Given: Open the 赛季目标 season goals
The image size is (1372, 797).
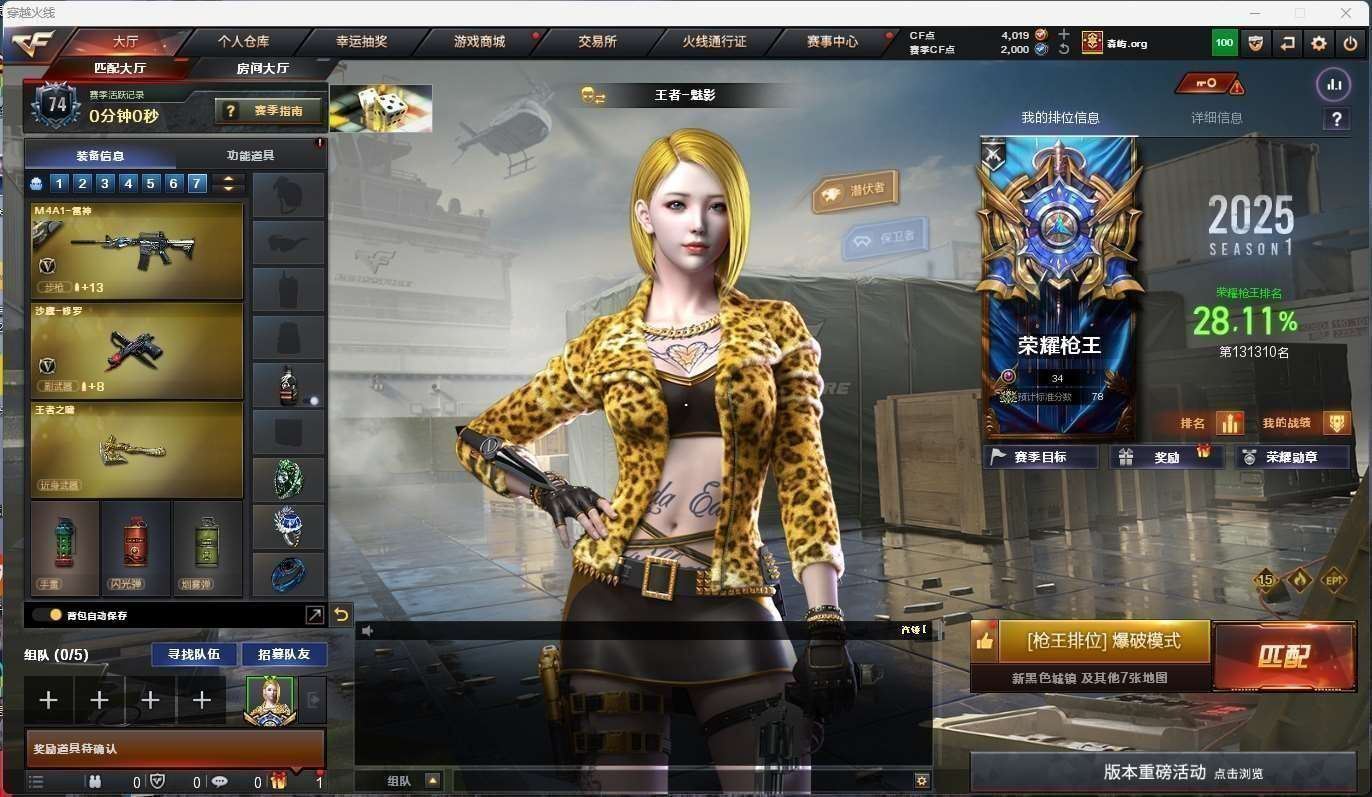Looking at the screenshot, I should tap(1040, 457).
